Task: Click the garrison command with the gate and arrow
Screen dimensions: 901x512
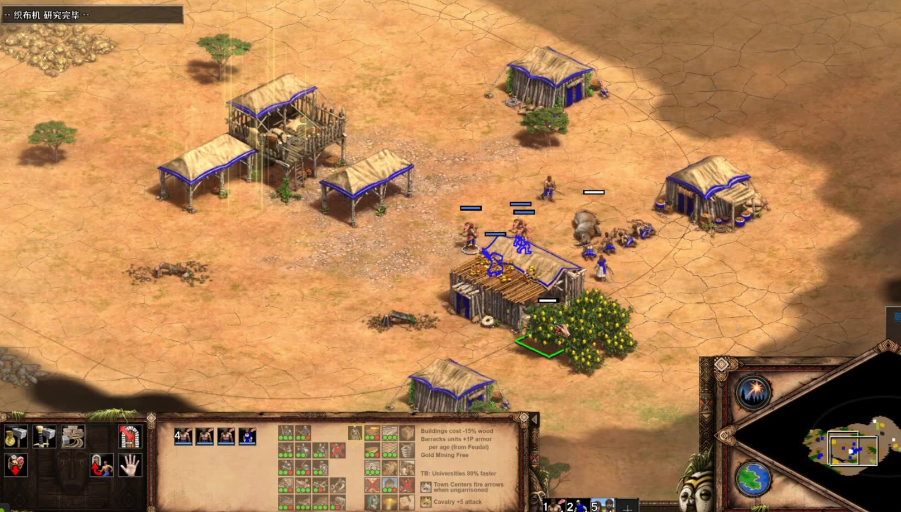Action: 130,436
